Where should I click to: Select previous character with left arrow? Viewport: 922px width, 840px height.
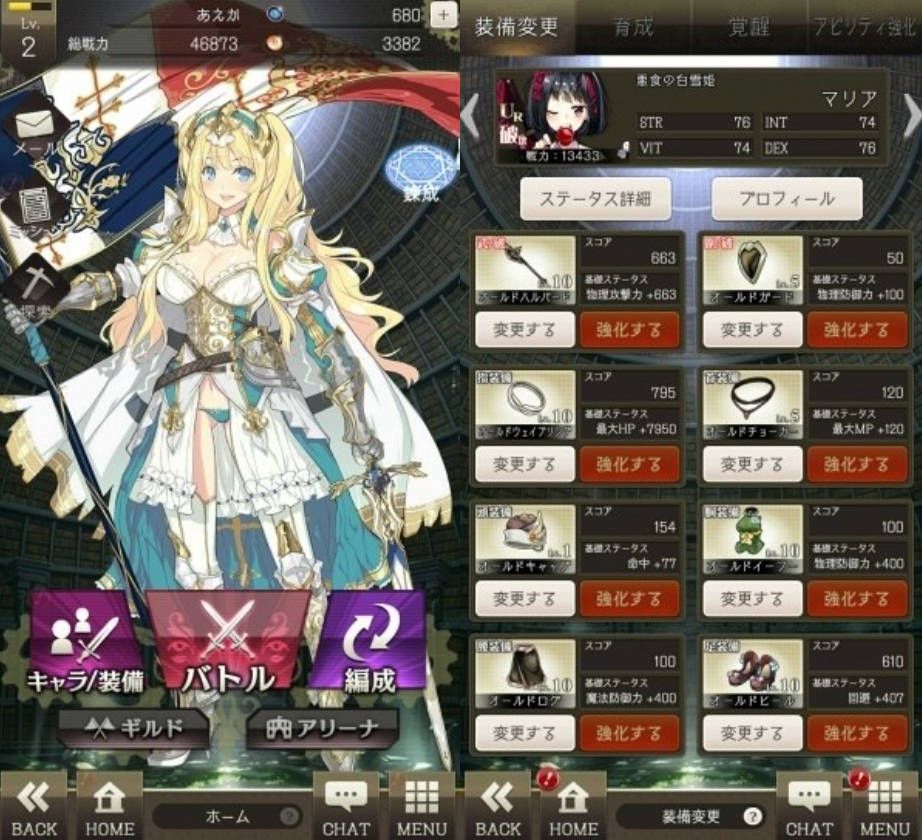[470, 117]
